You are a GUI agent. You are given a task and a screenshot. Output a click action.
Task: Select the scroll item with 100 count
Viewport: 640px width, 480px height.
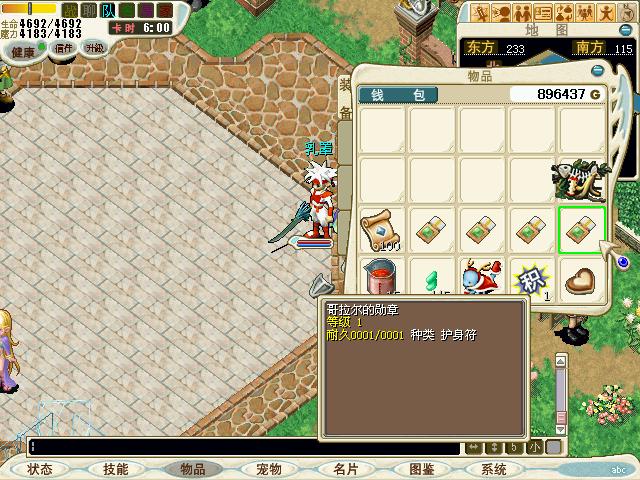click(x=381, y=230)
